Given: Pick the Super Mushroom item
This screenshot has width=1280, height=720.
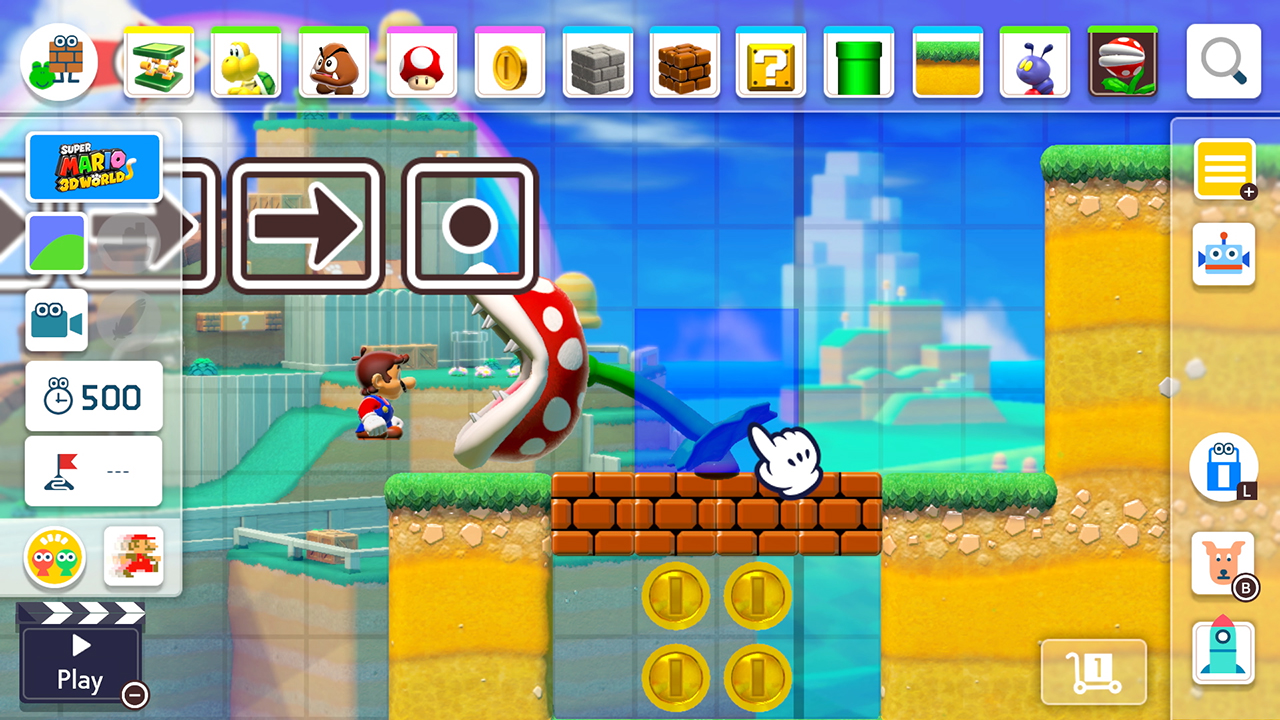Looking at the screenshot, I should [x=421, y=62].
